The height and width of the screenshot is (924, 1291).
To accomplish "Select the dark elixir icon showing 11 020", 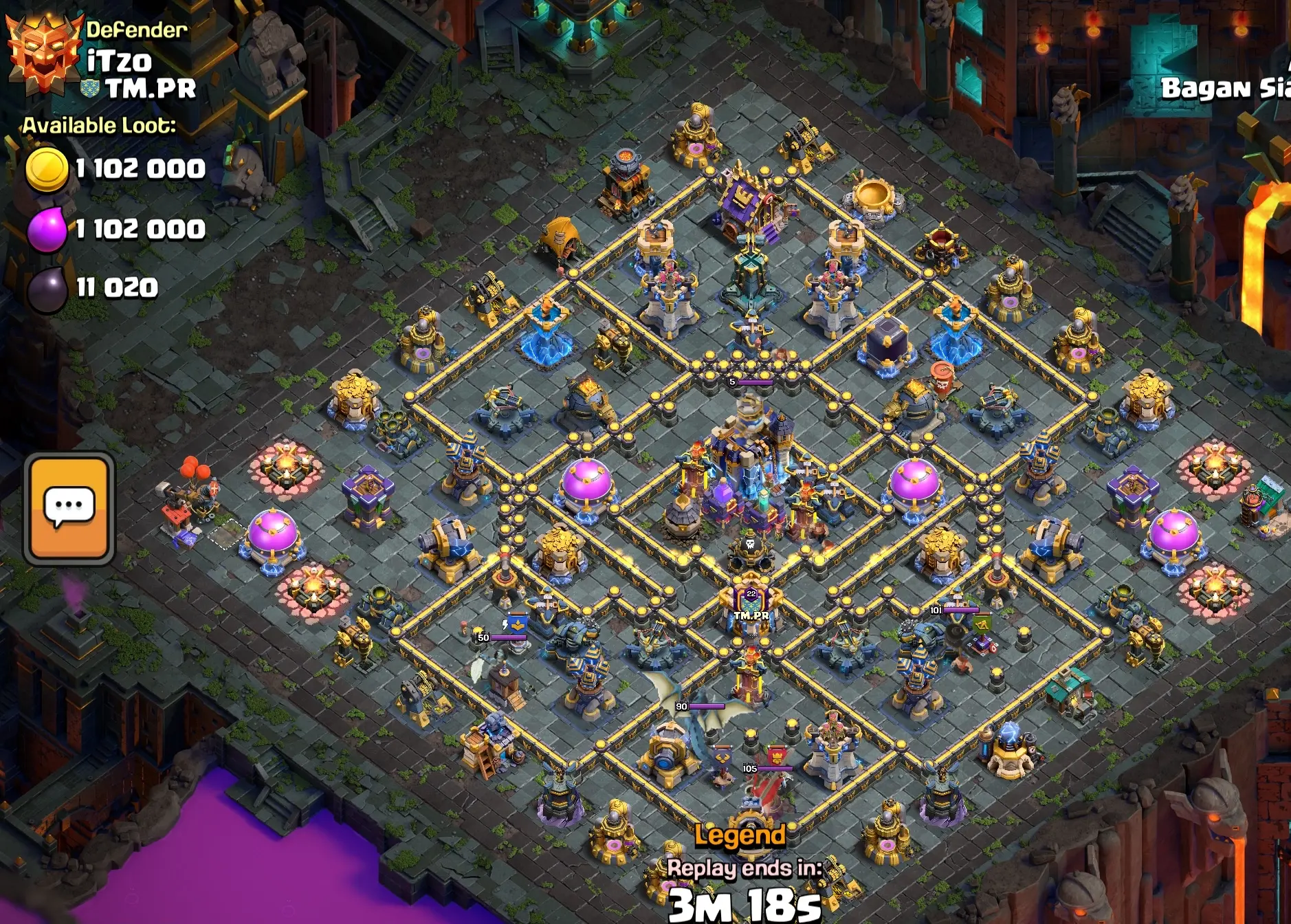I will coord(45,289).
